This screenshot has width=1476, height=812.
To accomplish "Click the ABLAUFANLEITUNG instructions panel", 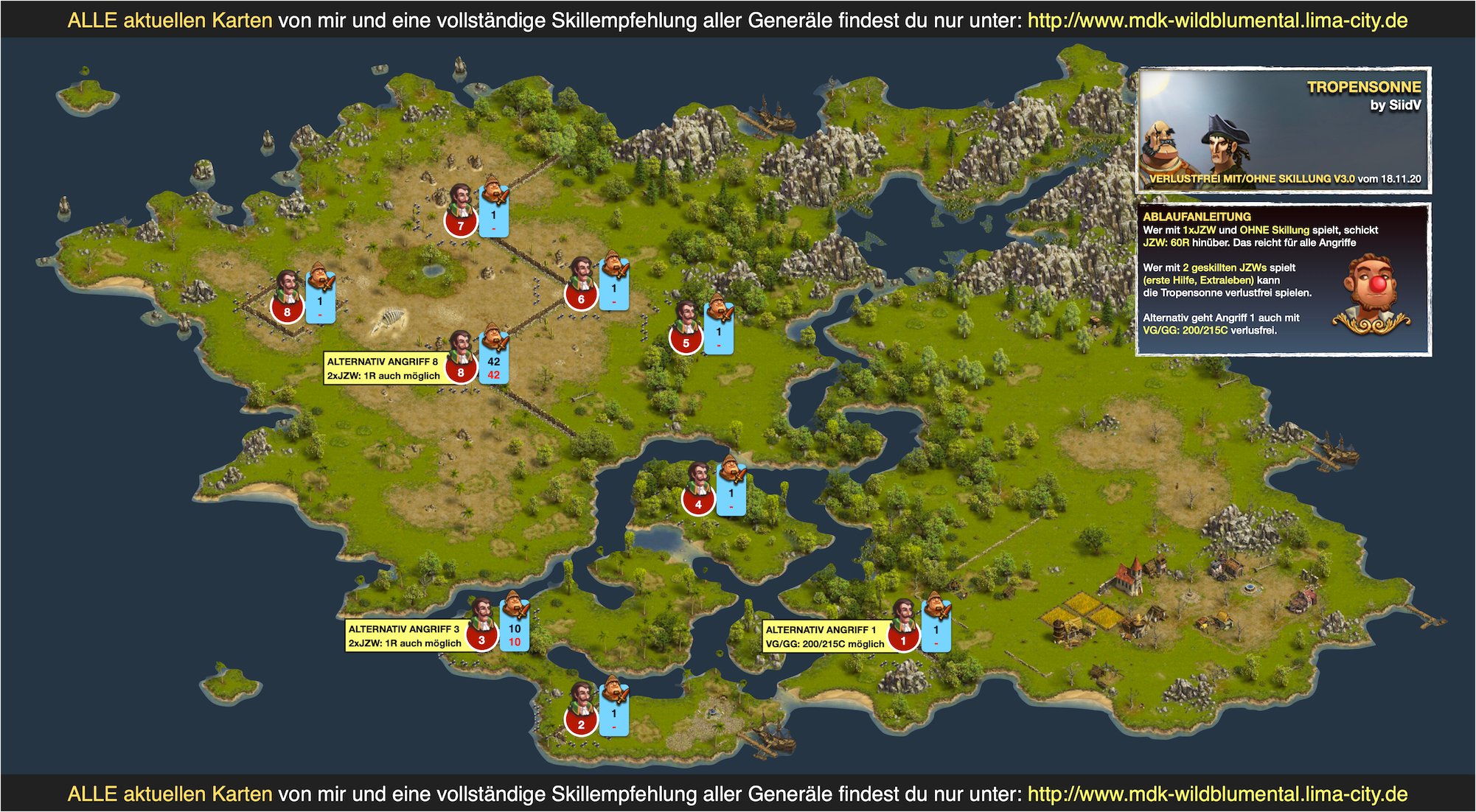I will [x=1284, y=279].
